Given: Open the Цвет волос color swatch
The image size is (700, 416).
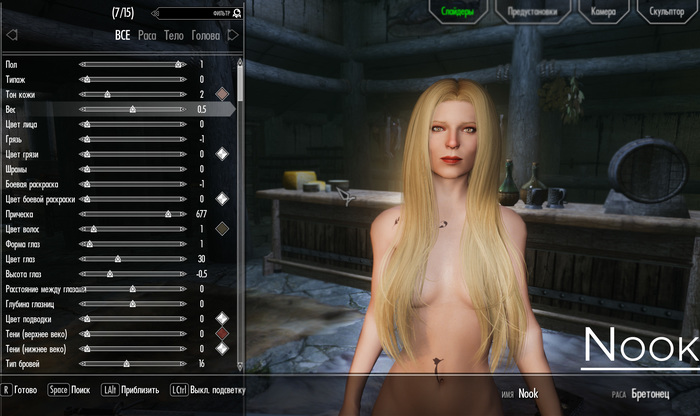Looking at the screenshot, I should (223, 228).
